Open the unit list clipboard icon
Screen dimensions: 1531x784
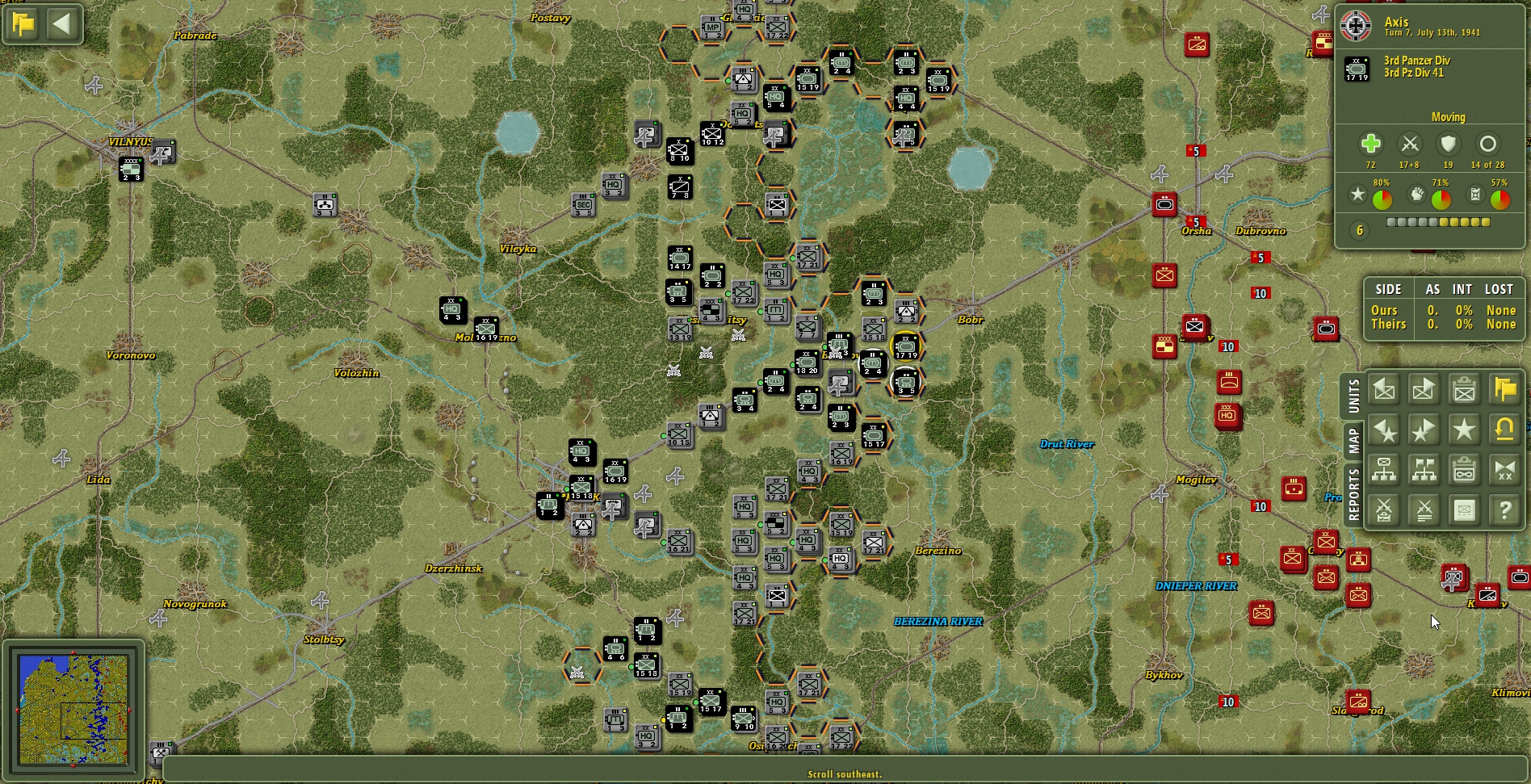click(1464, 390)
